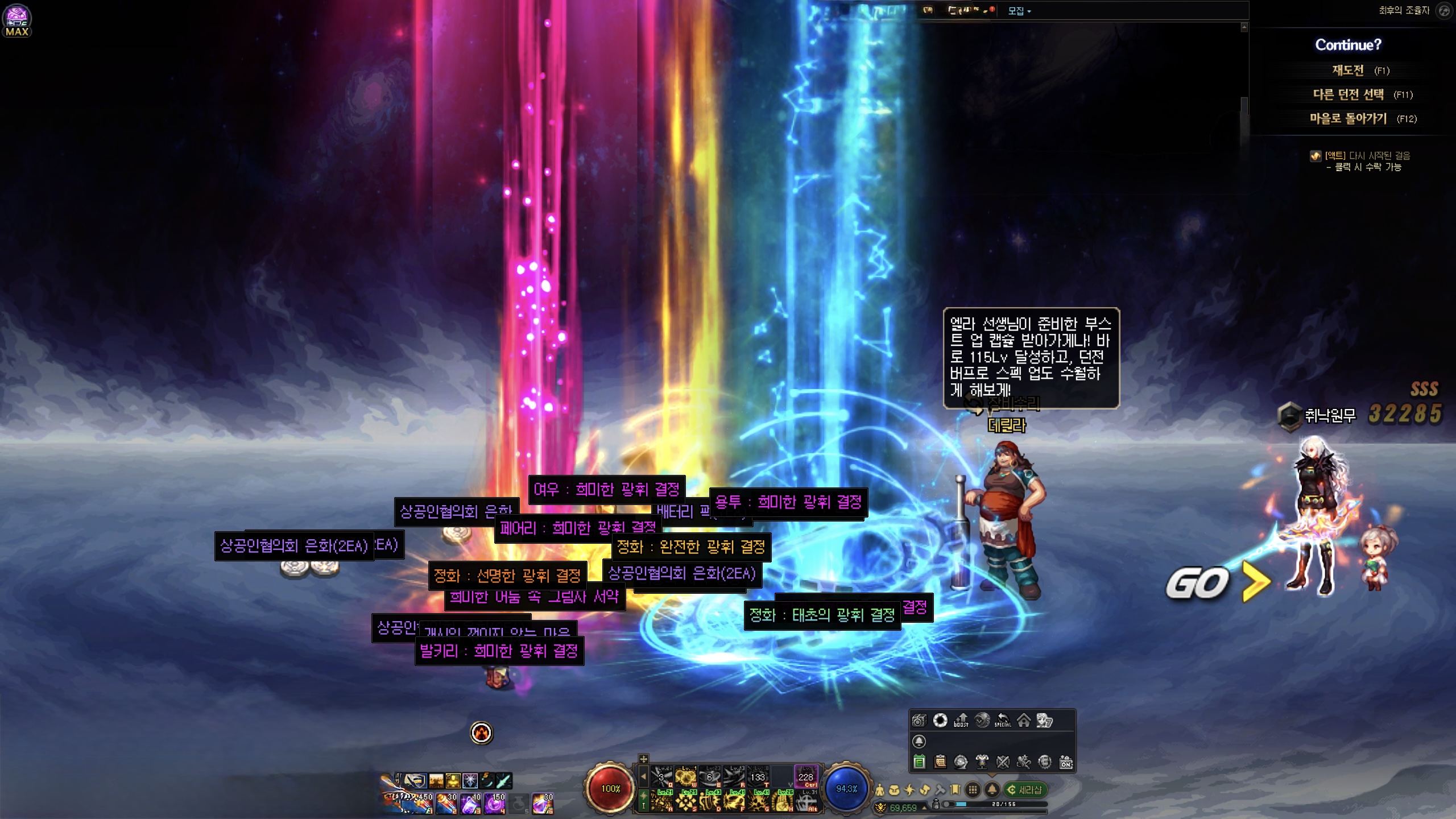Click the skill bar left-arrow toggle
The height and width of the screenshot is (819, 1456).
click(643, 776)
